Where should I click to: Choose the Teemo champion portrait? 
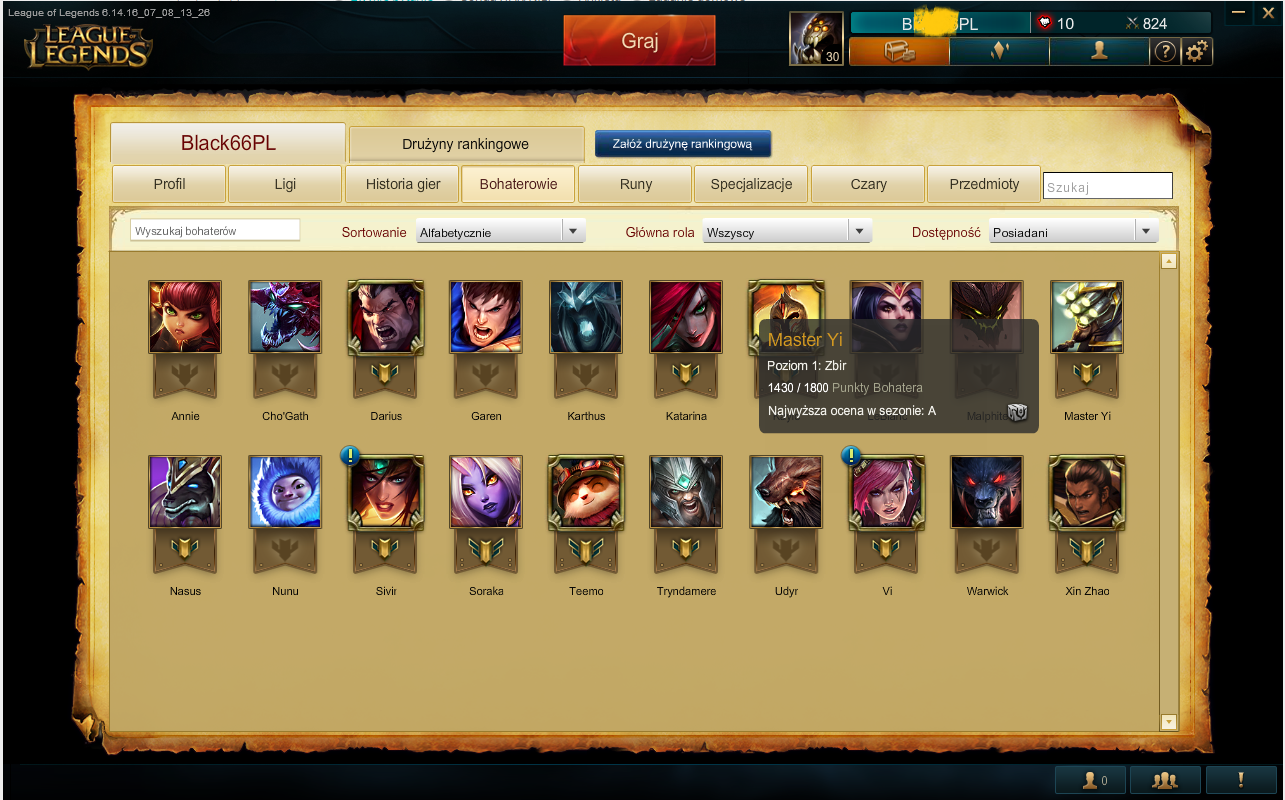tap(586, 492)
